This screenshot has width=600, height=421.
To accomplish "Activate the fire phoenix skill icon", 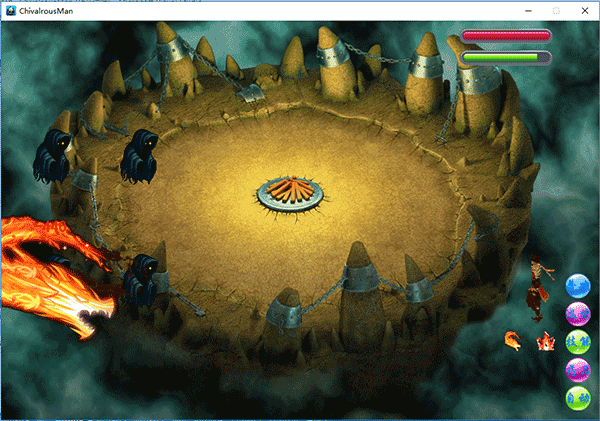I will pos(513,341).
